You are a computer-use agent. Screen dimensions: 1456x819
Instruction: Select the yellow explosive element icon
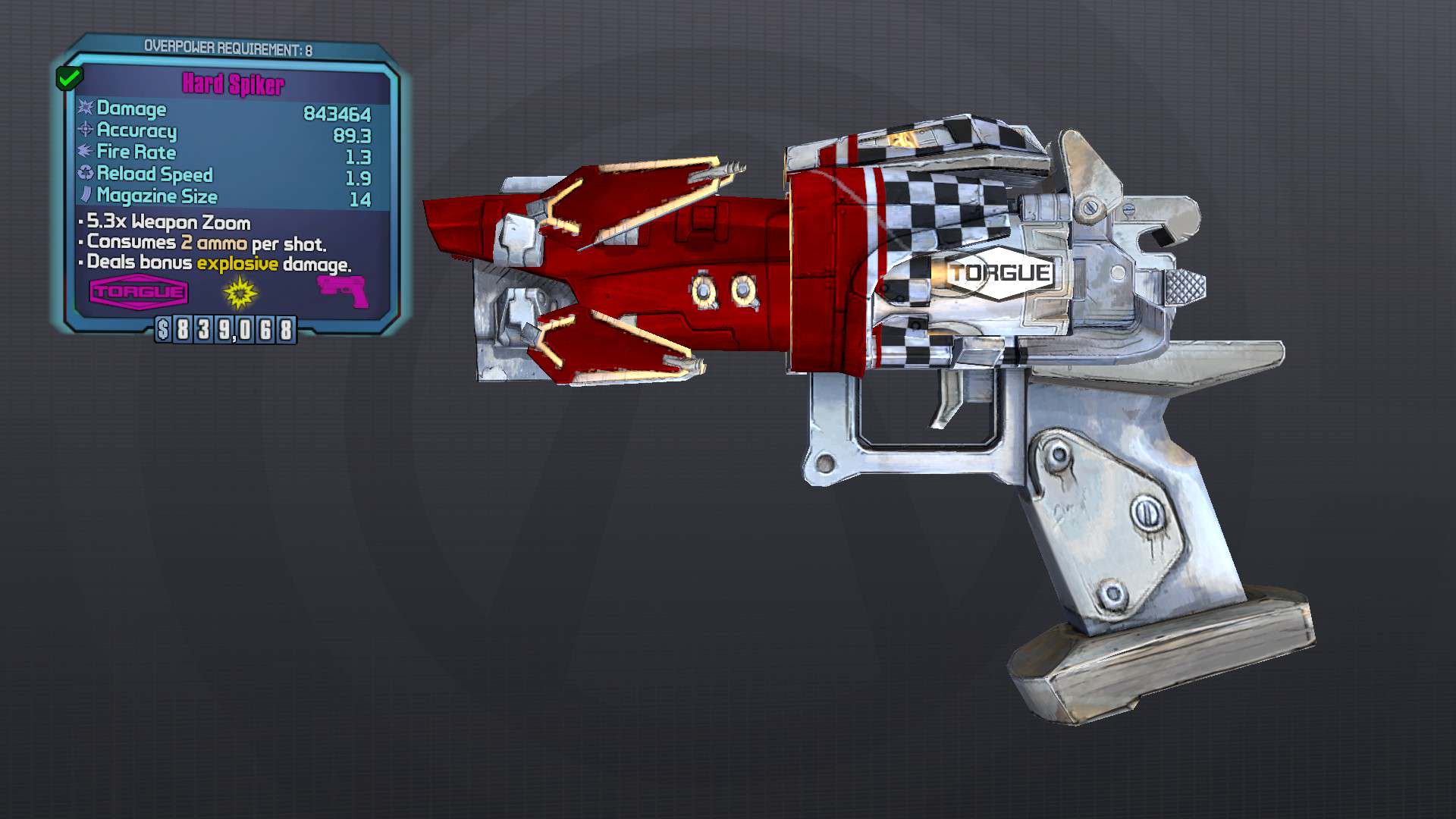[238, 293]
